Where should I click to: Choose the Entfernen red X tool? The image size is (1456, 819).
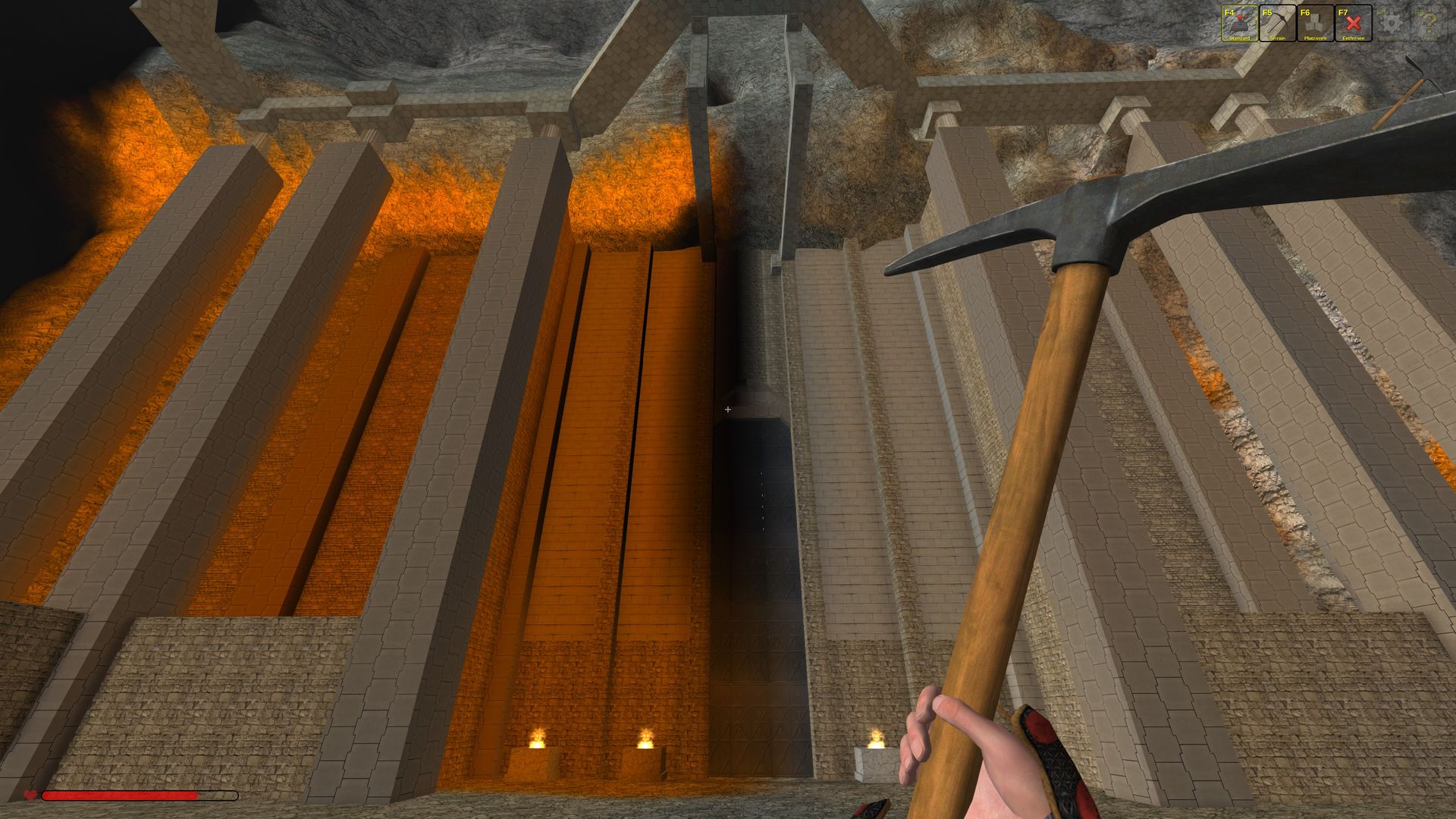point(1353,24)
